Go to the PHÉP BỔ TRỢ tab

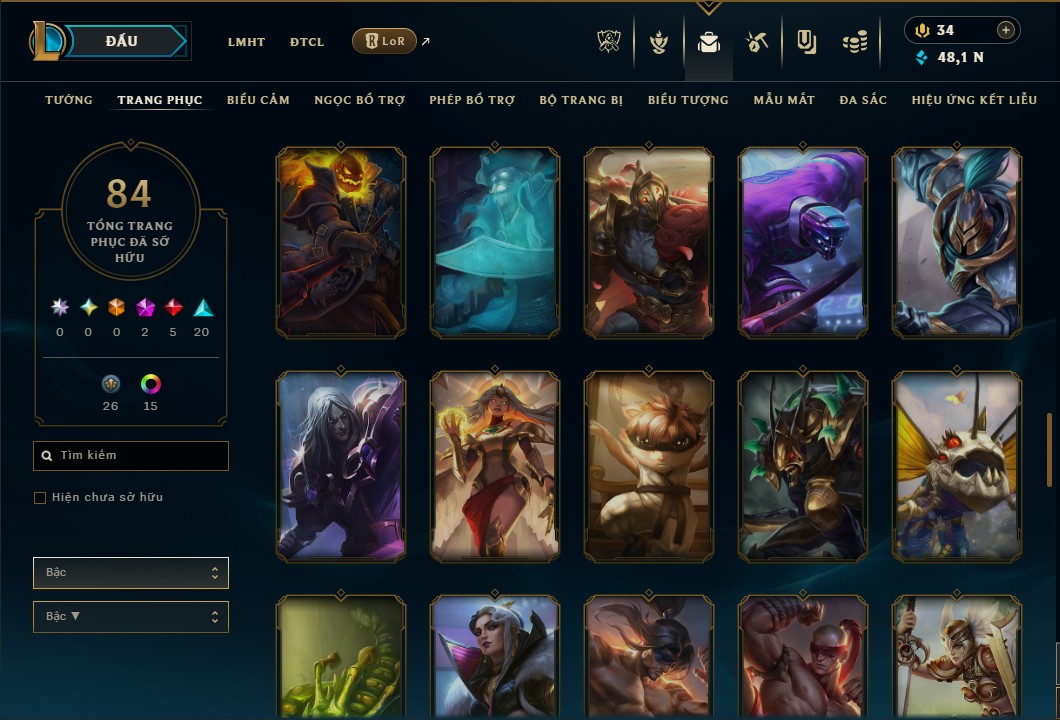coord(472,100)
